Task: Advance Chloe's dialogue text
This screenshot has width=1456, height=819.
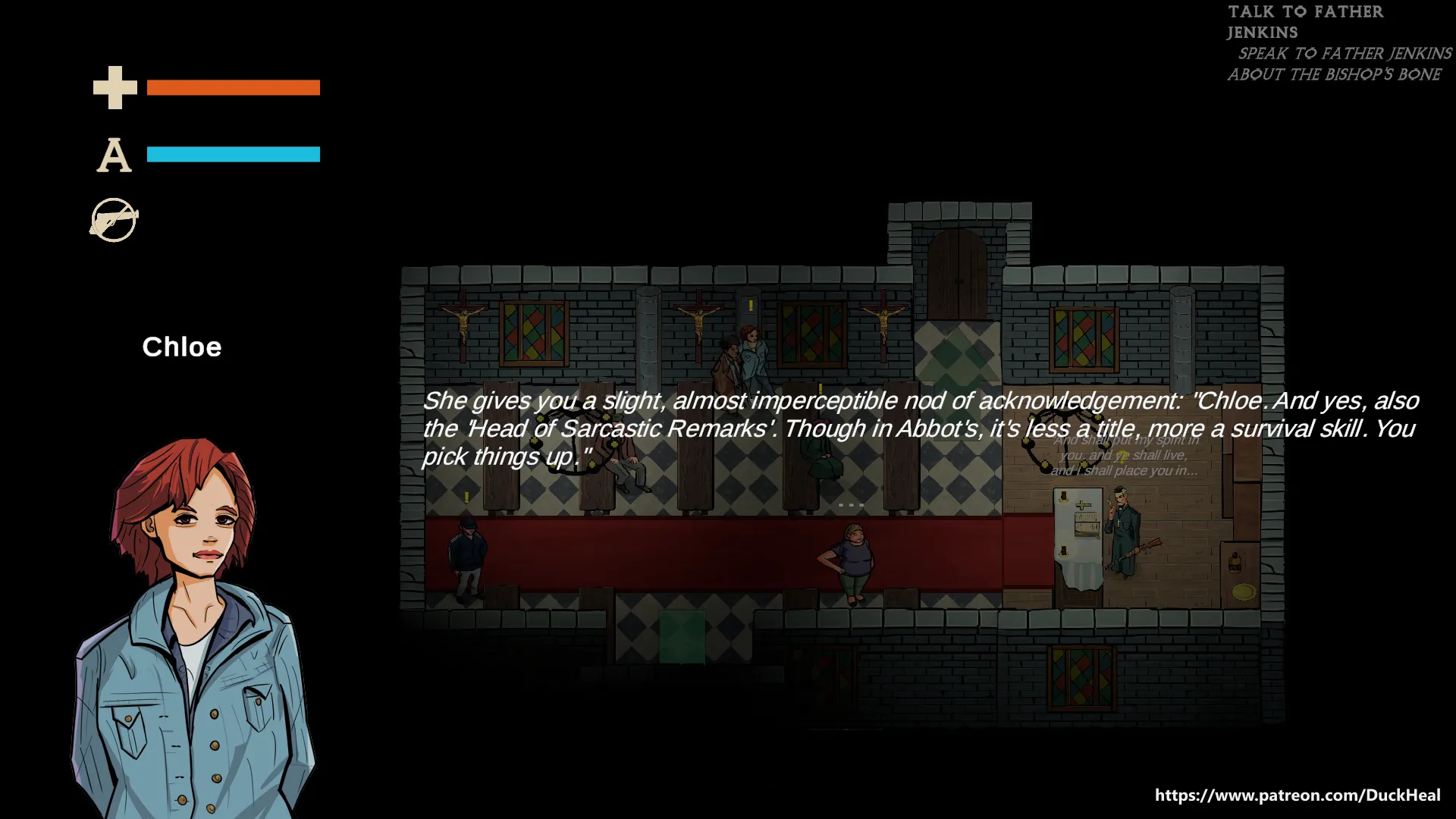Action: pyautogui.click(x=919, y=428)
